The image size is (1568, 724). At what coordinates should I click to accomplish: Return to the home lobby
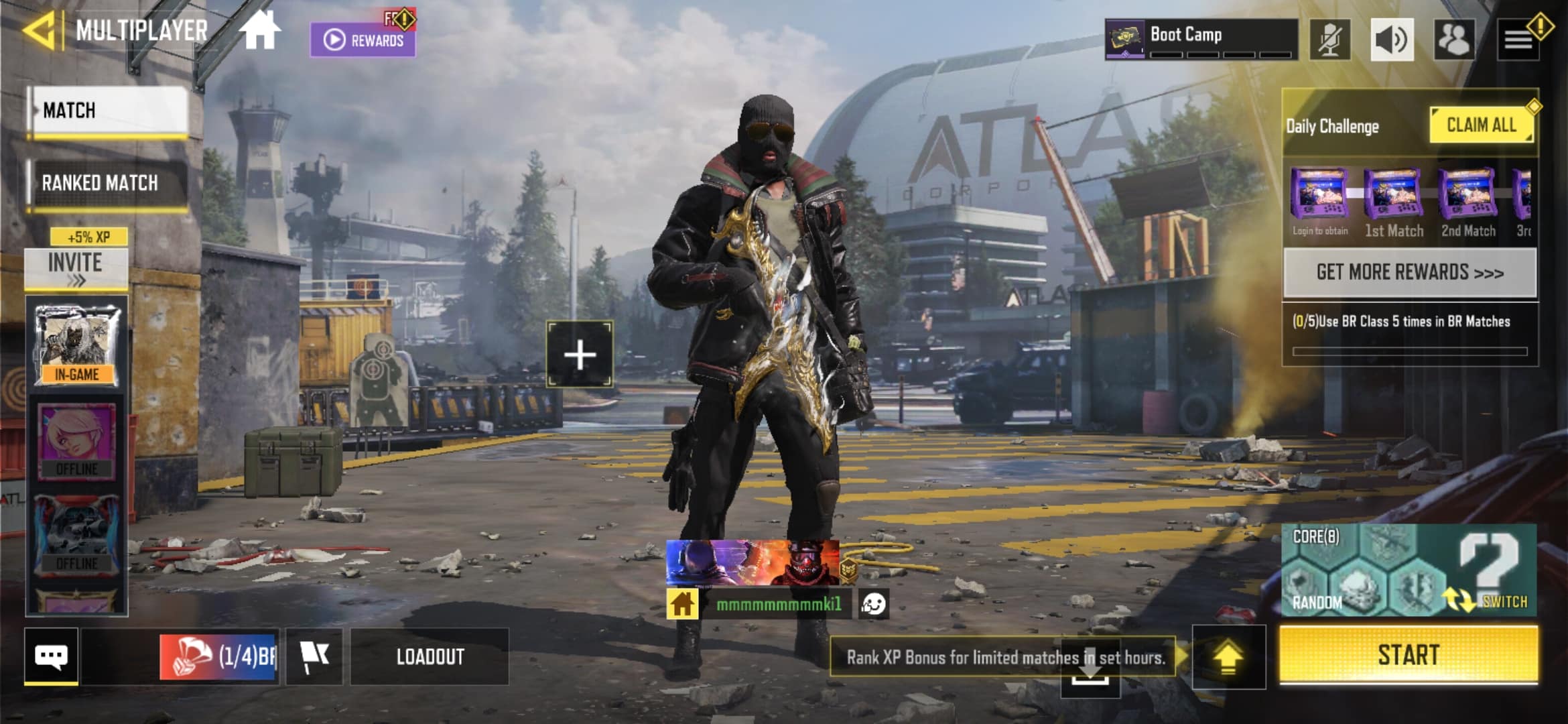pos(260,31)
